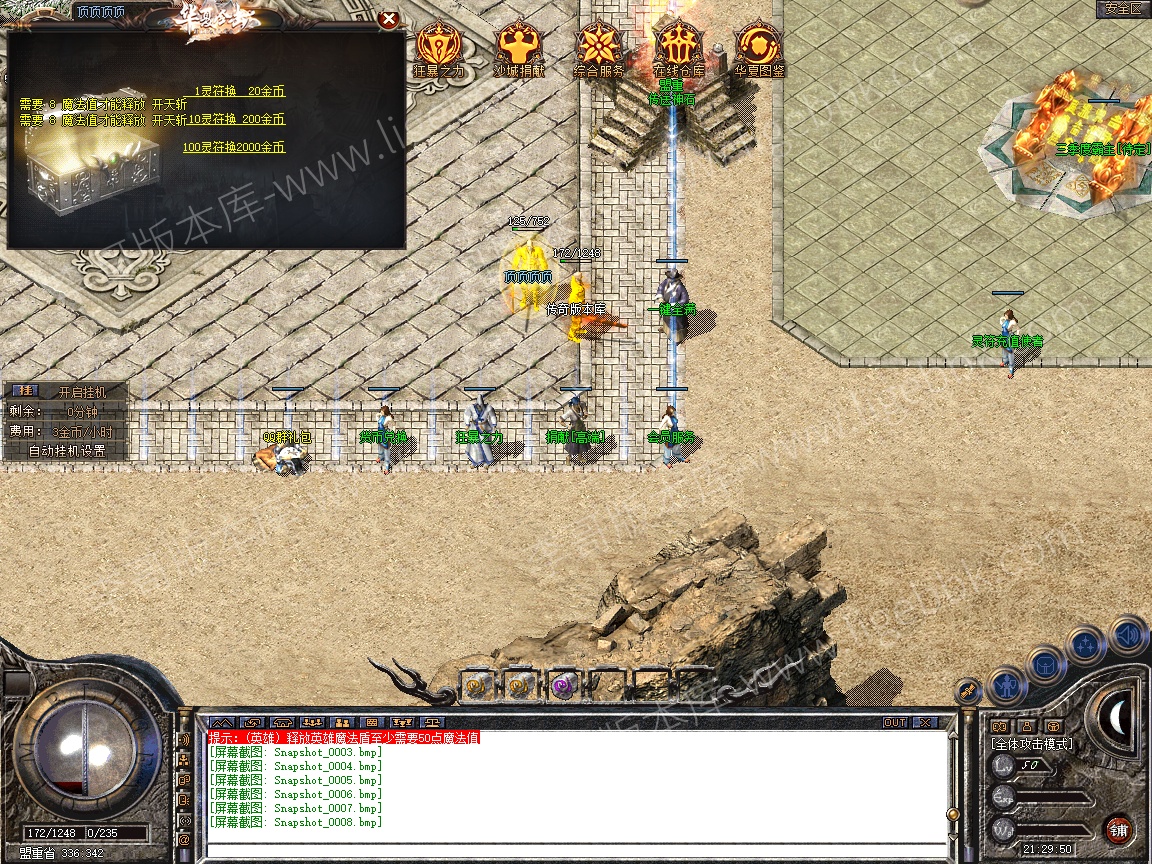Click the 开启挂机 auto-play button
The image size is (1152, 864).
pos(81,392)
